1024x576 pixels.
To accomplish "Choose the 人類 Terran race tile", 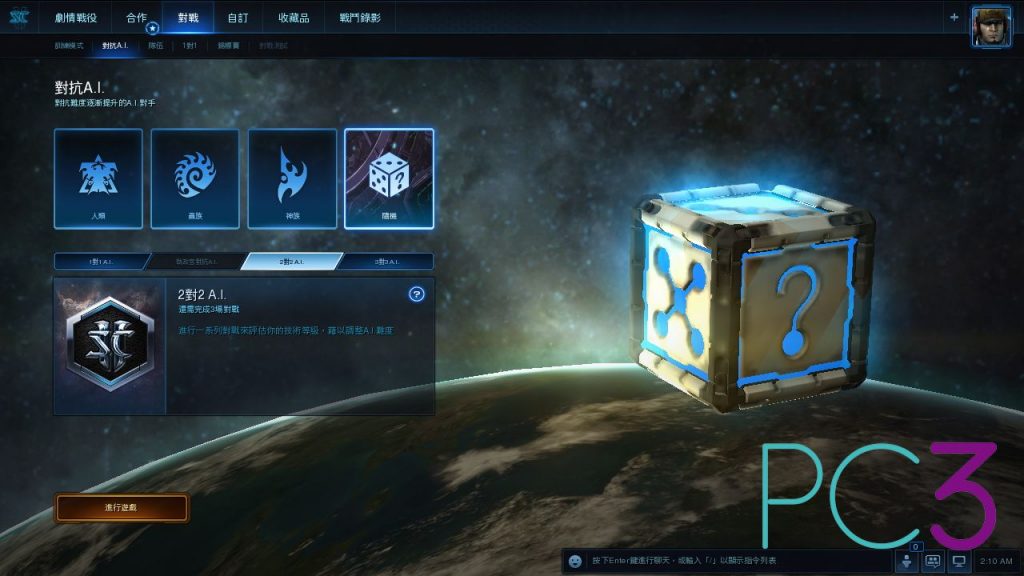I will pyautogui.click(x=99, y=178).
